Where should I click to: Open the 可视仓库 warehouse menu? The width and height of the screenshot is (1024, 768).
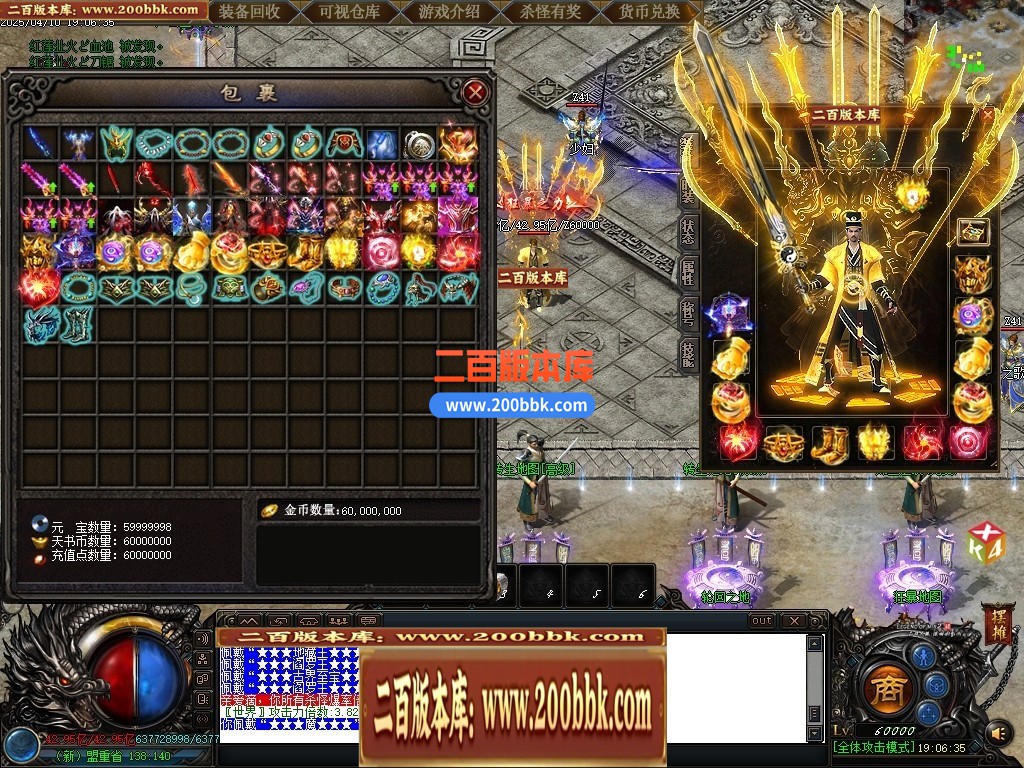click(349, 12)
